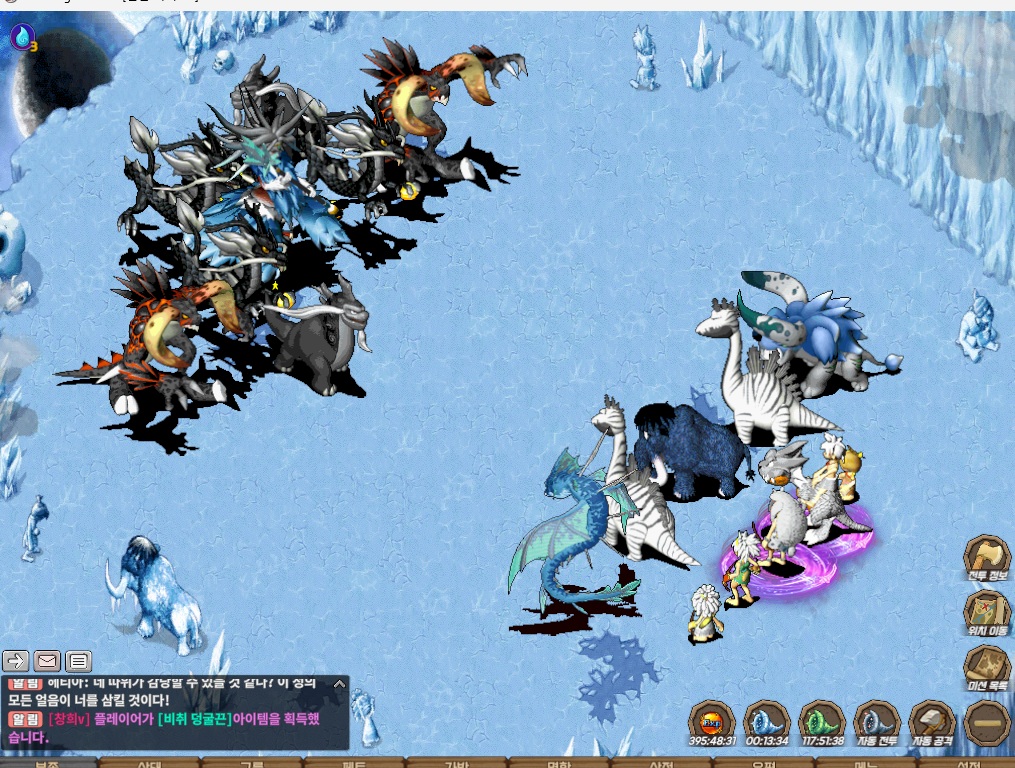Open the 설정 settings on the bottom bar
Image resolution: width=1015 pixels, height=768 pixels.
[x=965, y=763]
